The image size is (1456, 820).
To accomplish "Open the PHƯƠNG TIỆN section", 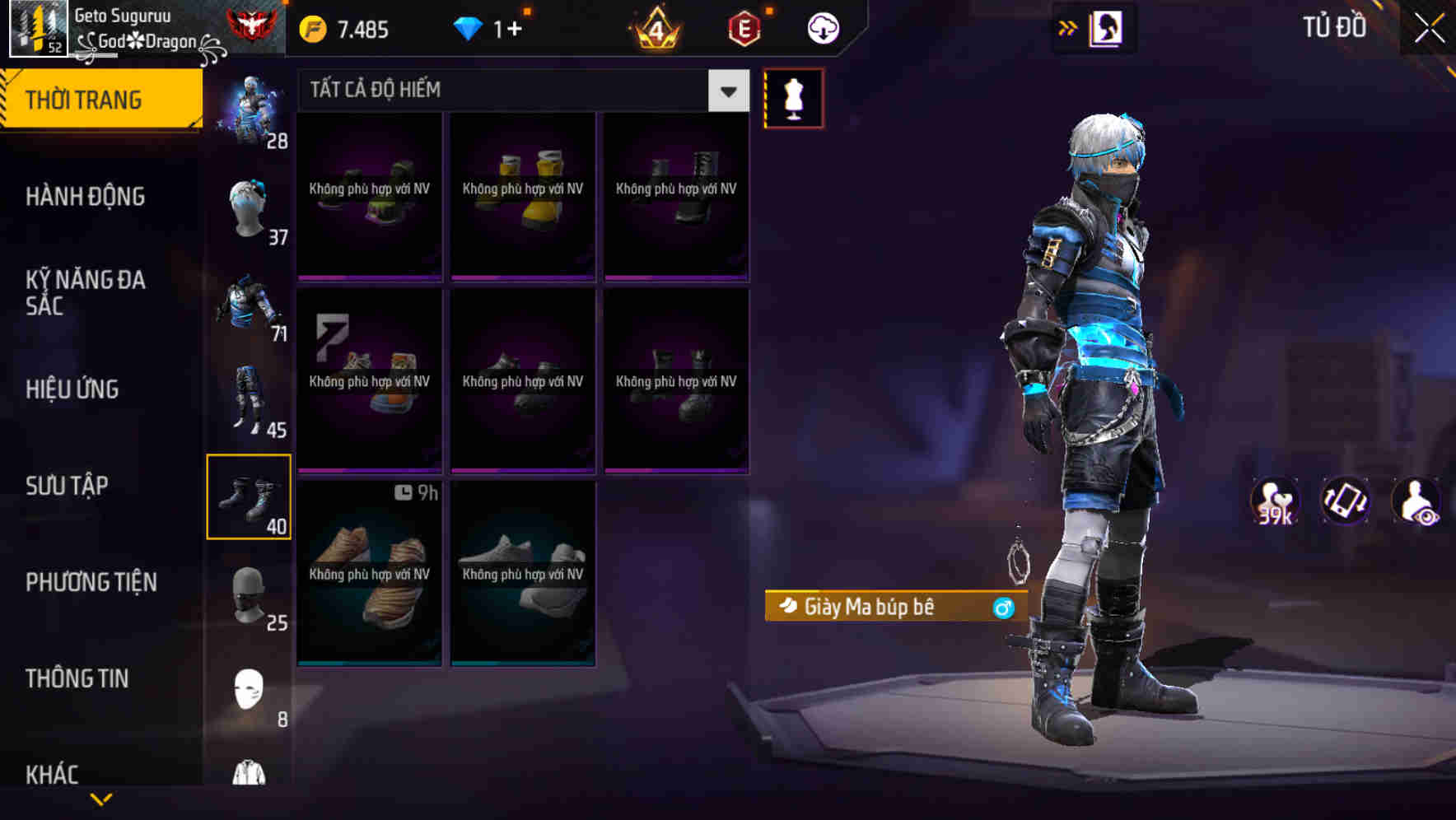I will pos(91,582).
